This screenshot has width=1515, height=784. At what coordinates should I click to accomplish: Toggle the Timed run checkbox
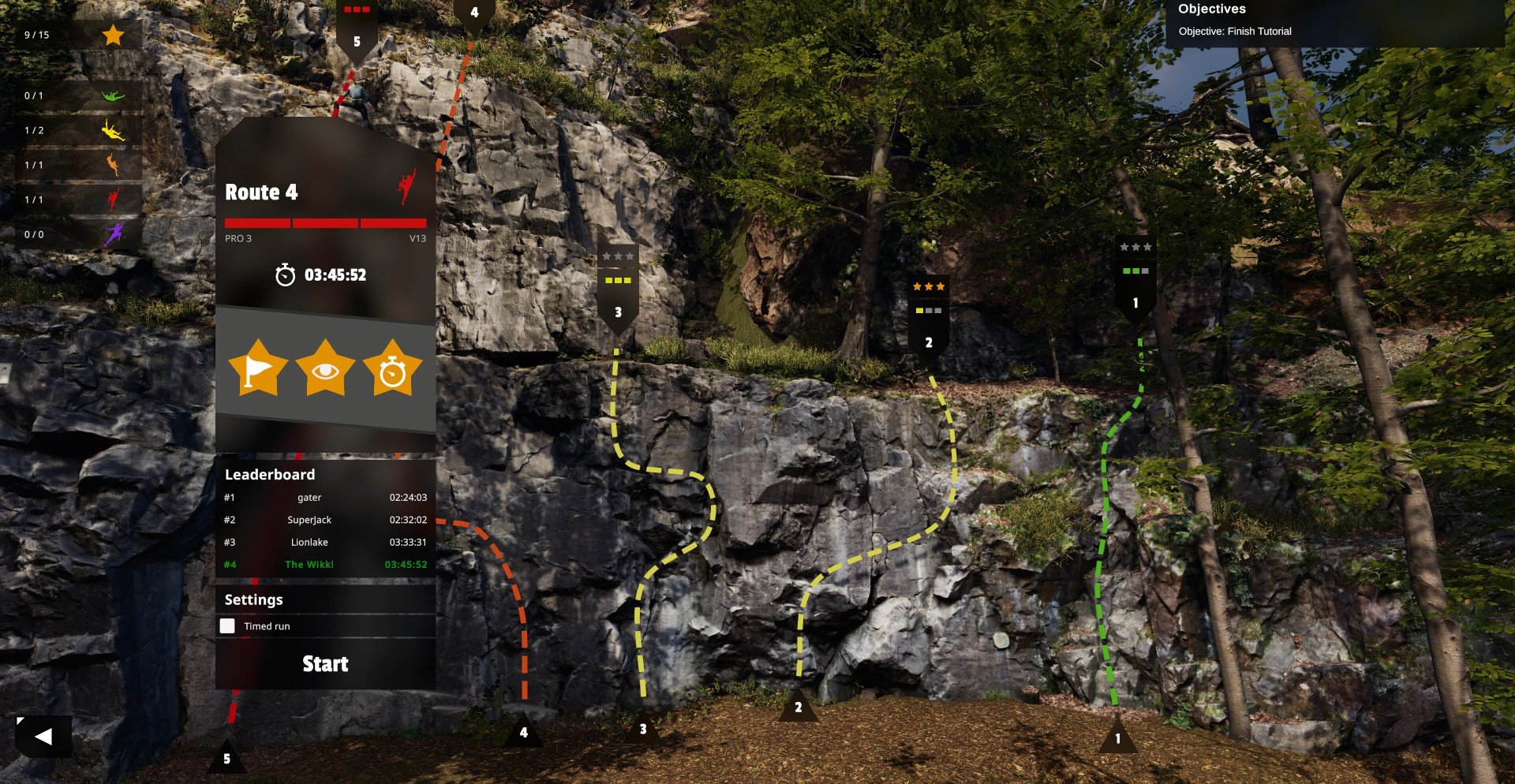(227, 626)
